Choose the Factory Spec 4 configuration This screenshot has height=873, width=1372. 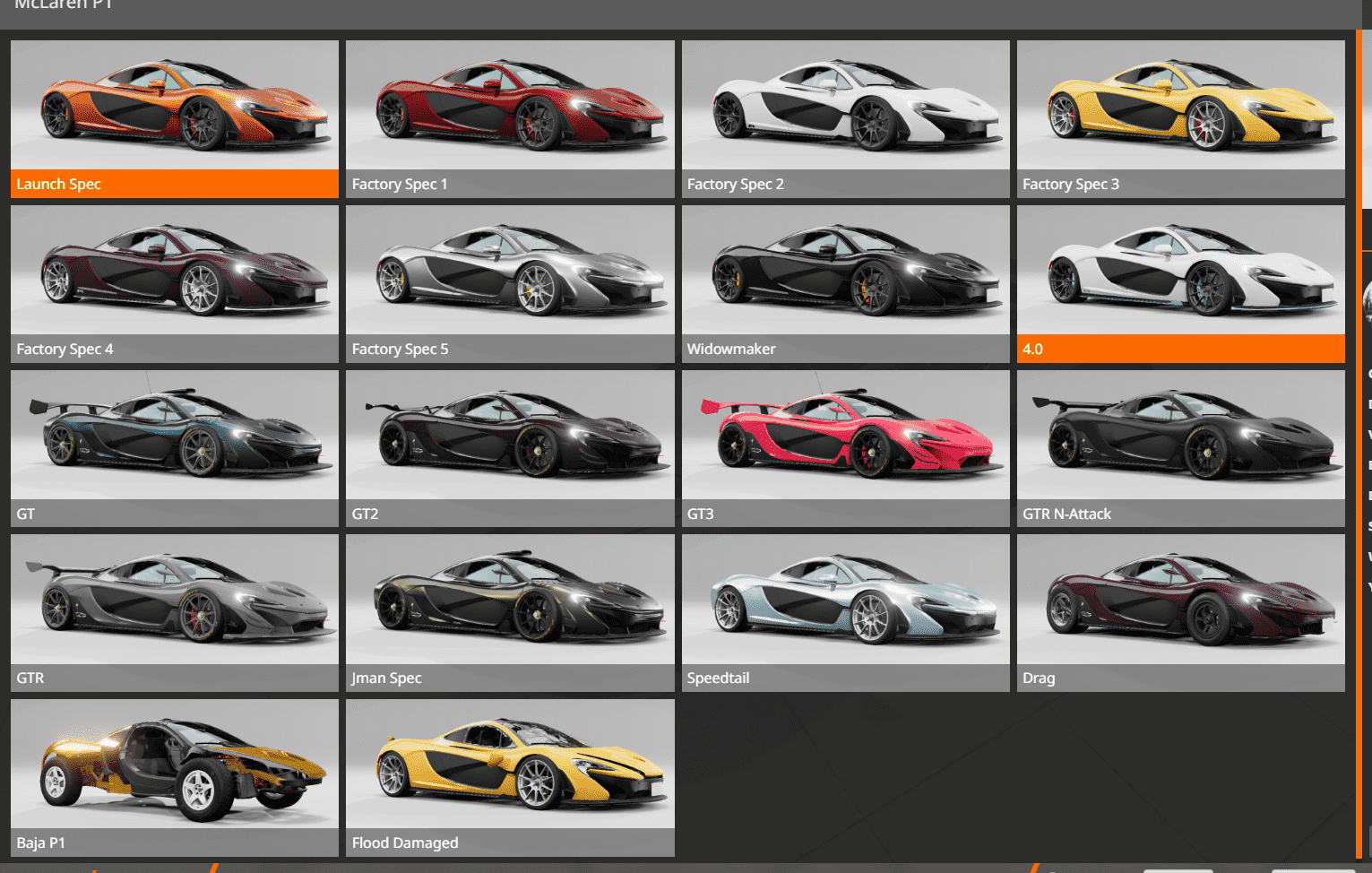click(175, 283)
